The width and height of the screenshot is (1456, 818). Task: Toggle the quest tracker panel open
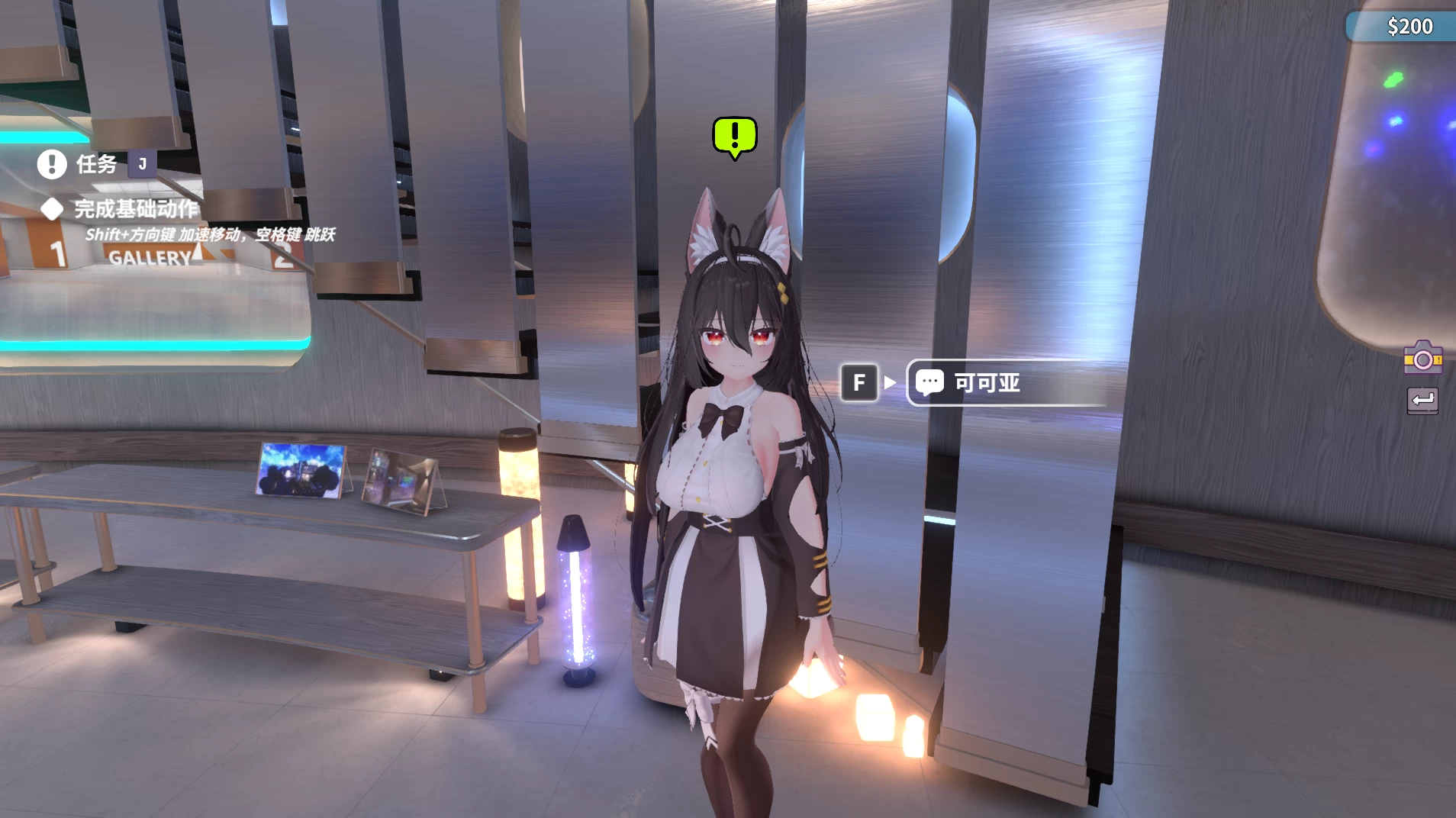[x=95, y=163]
